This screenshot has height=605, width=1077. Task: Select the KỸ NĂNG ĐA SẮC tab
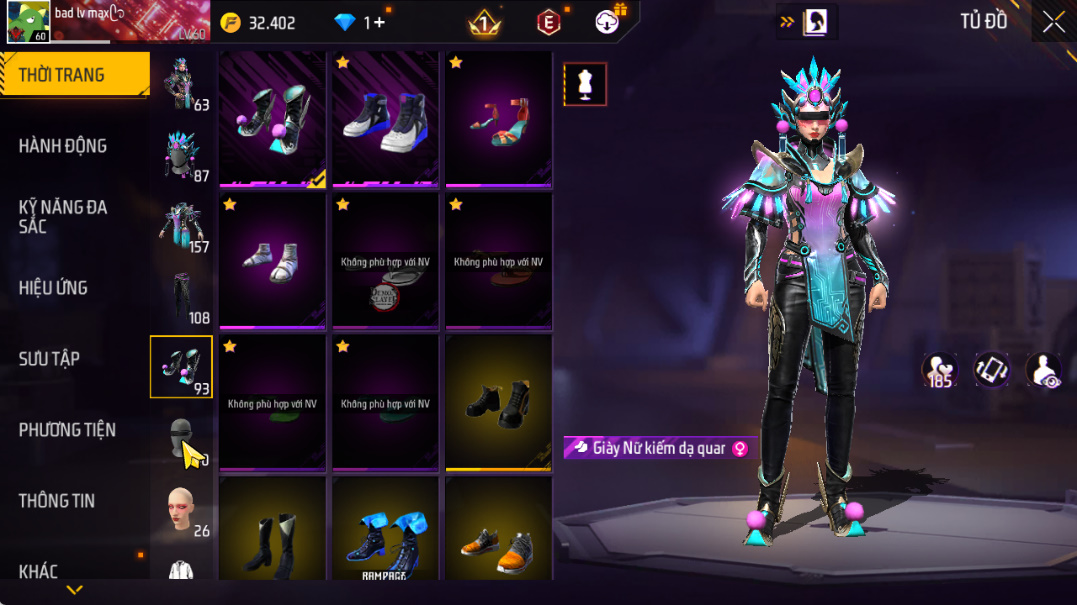point(62,217)
